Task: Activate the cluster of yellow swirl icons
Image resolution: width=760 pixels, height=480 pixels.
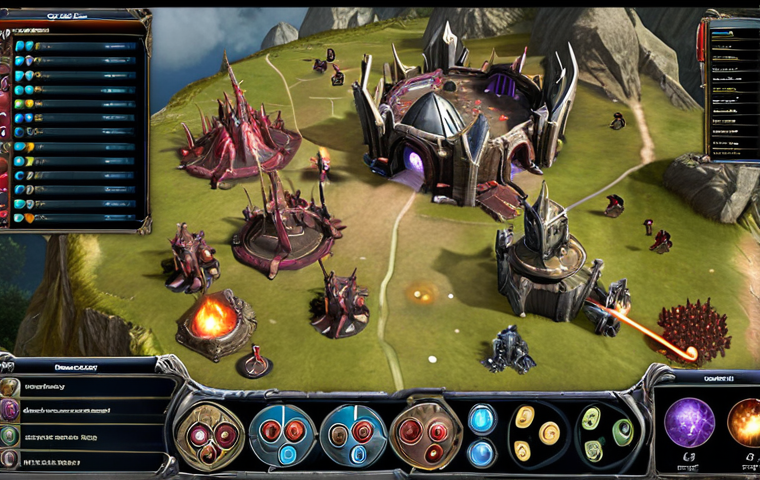Action: point(536,436)
